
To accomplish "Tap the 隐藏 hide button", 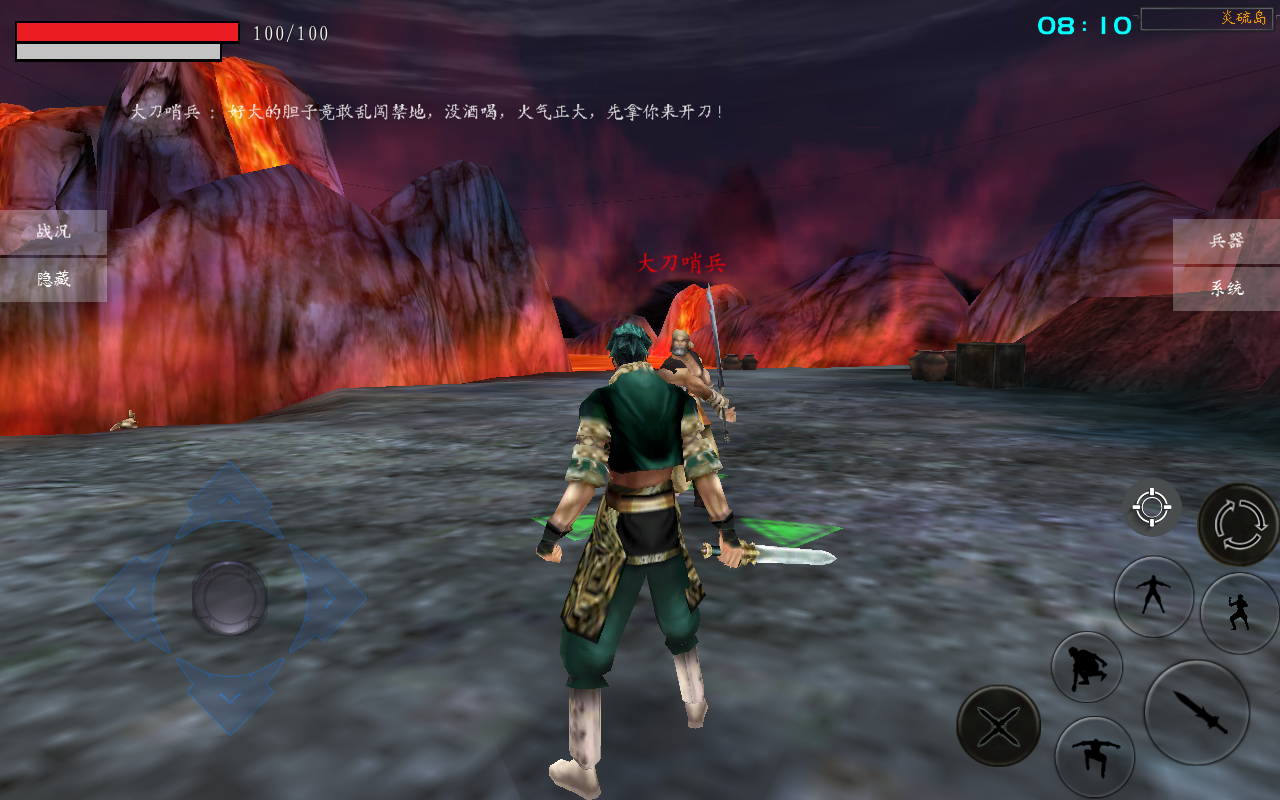I will [x=53, y=280].
